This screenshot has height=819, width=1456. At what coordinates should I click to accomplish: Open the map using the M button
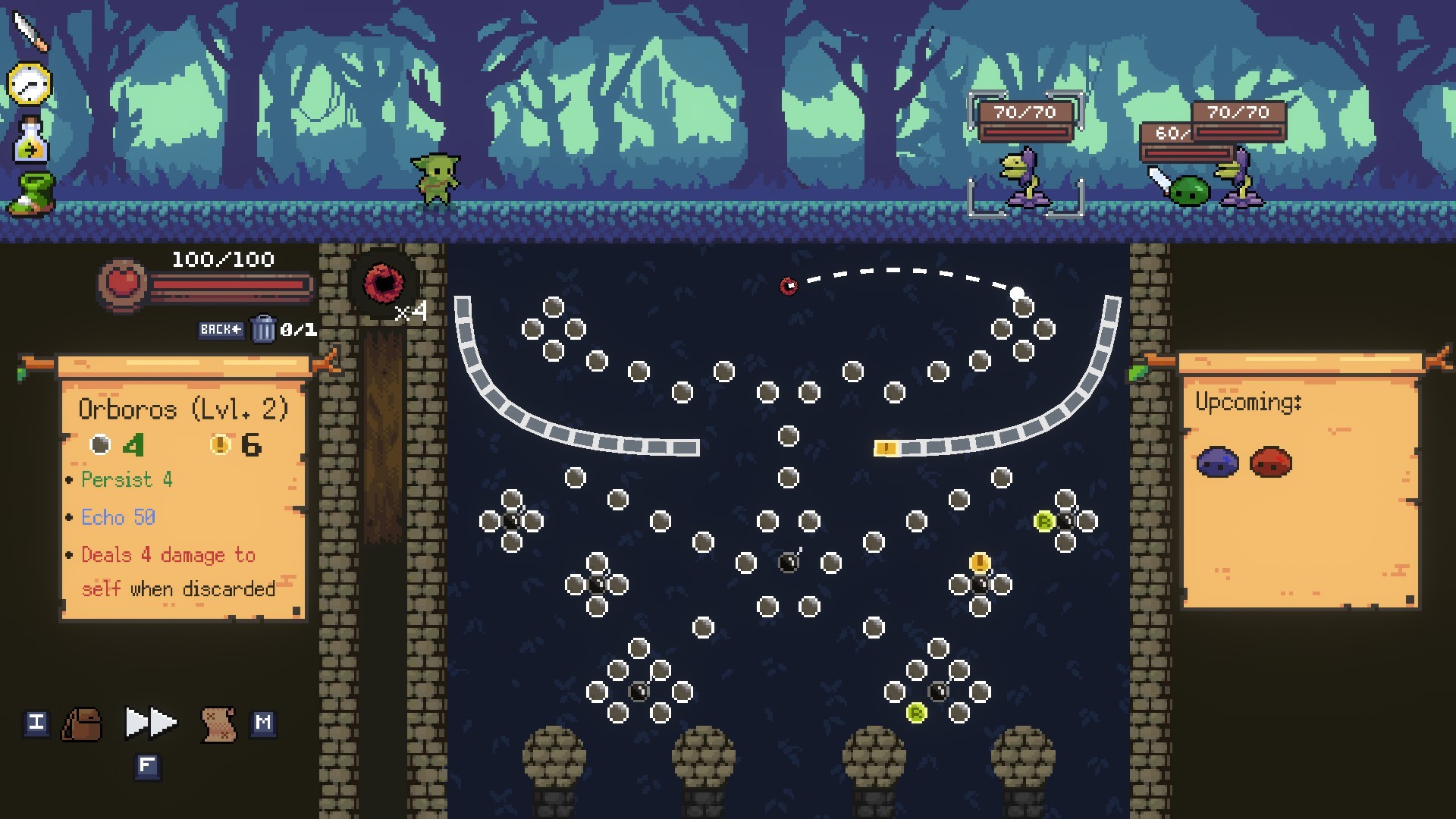tap(265, 723)
